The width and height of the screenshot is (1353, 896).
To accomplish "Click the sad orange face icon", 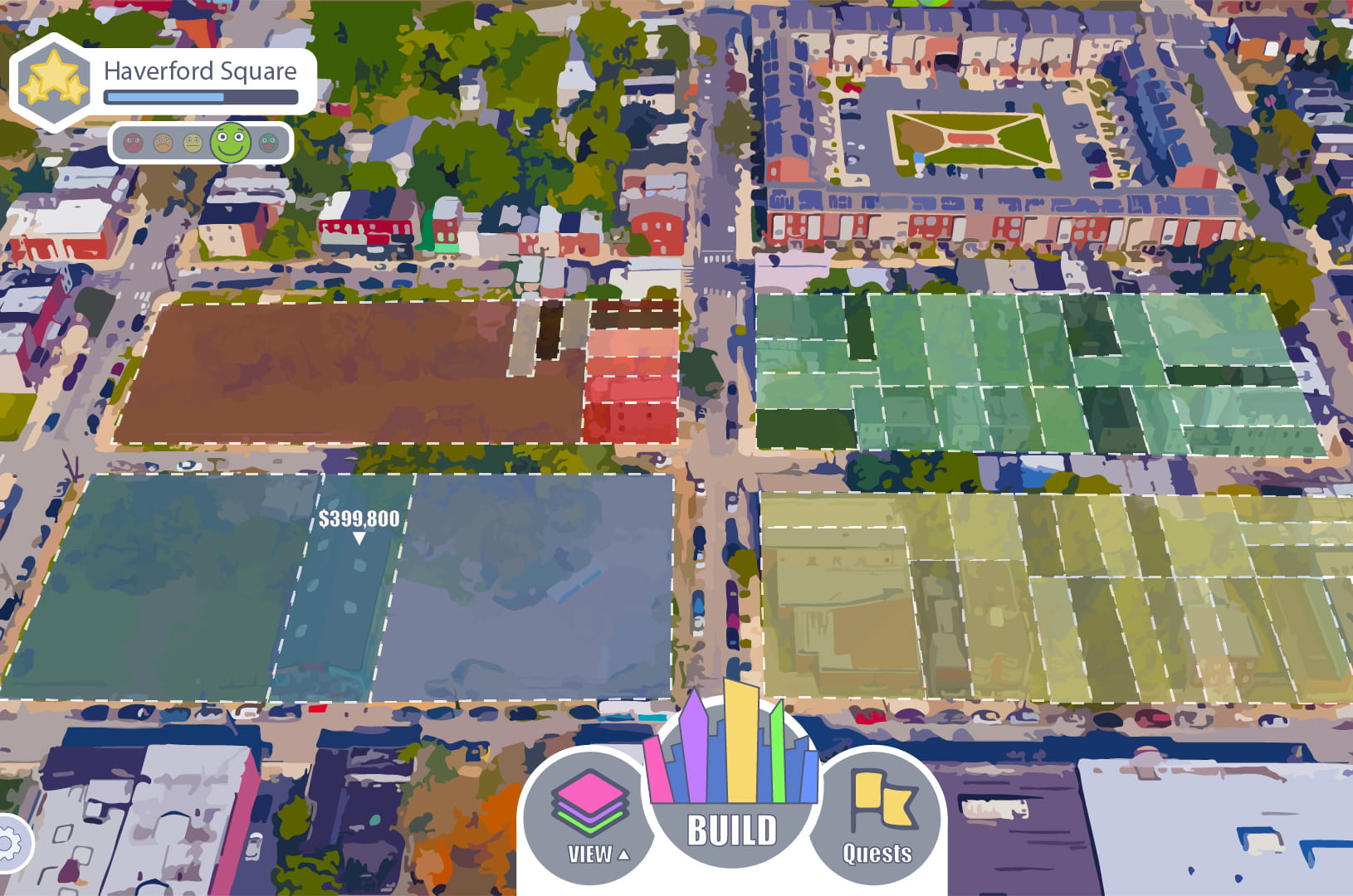I will coord(163,143).
